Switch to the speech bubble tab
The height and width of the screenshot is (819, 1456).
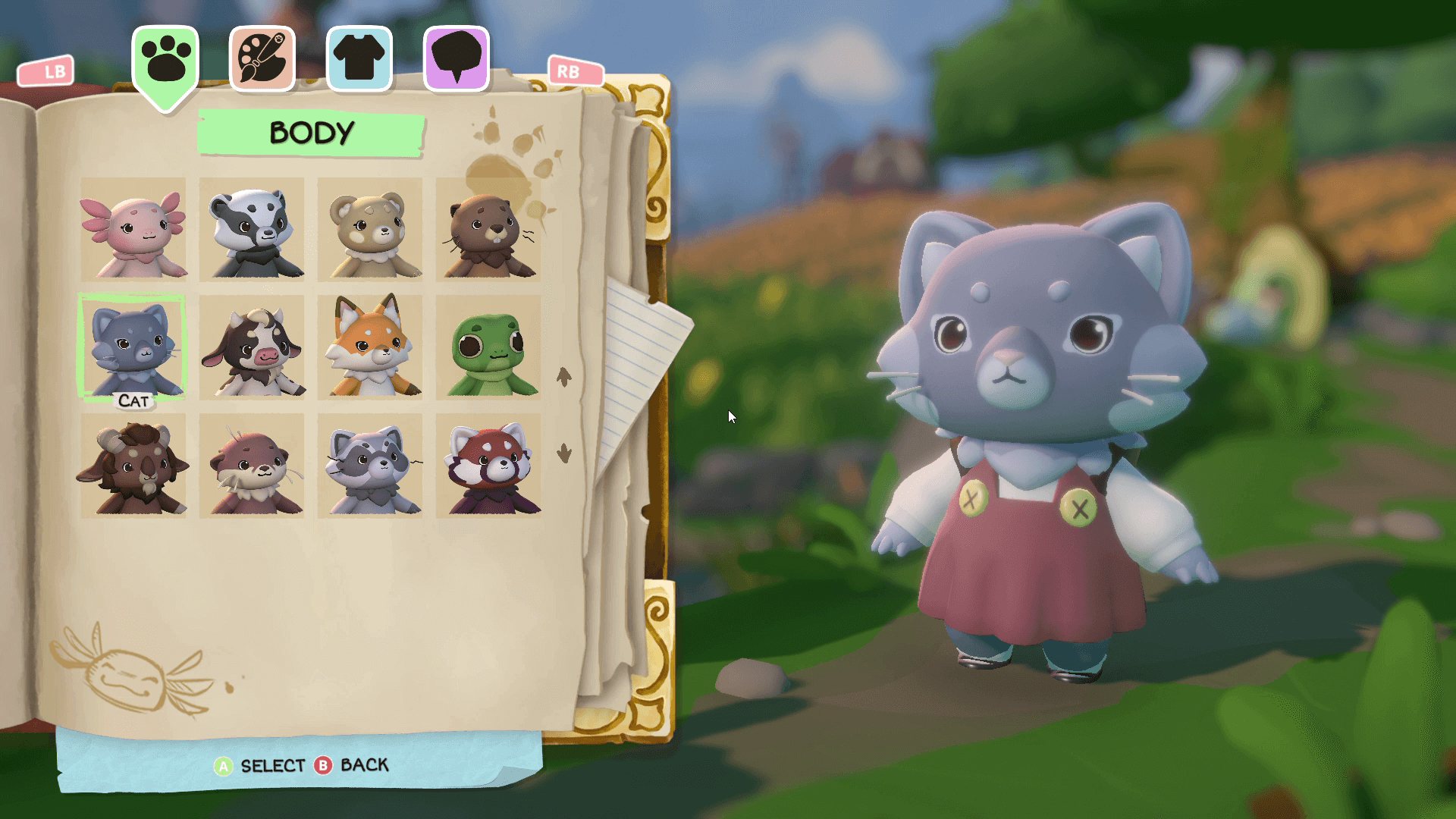456,58
